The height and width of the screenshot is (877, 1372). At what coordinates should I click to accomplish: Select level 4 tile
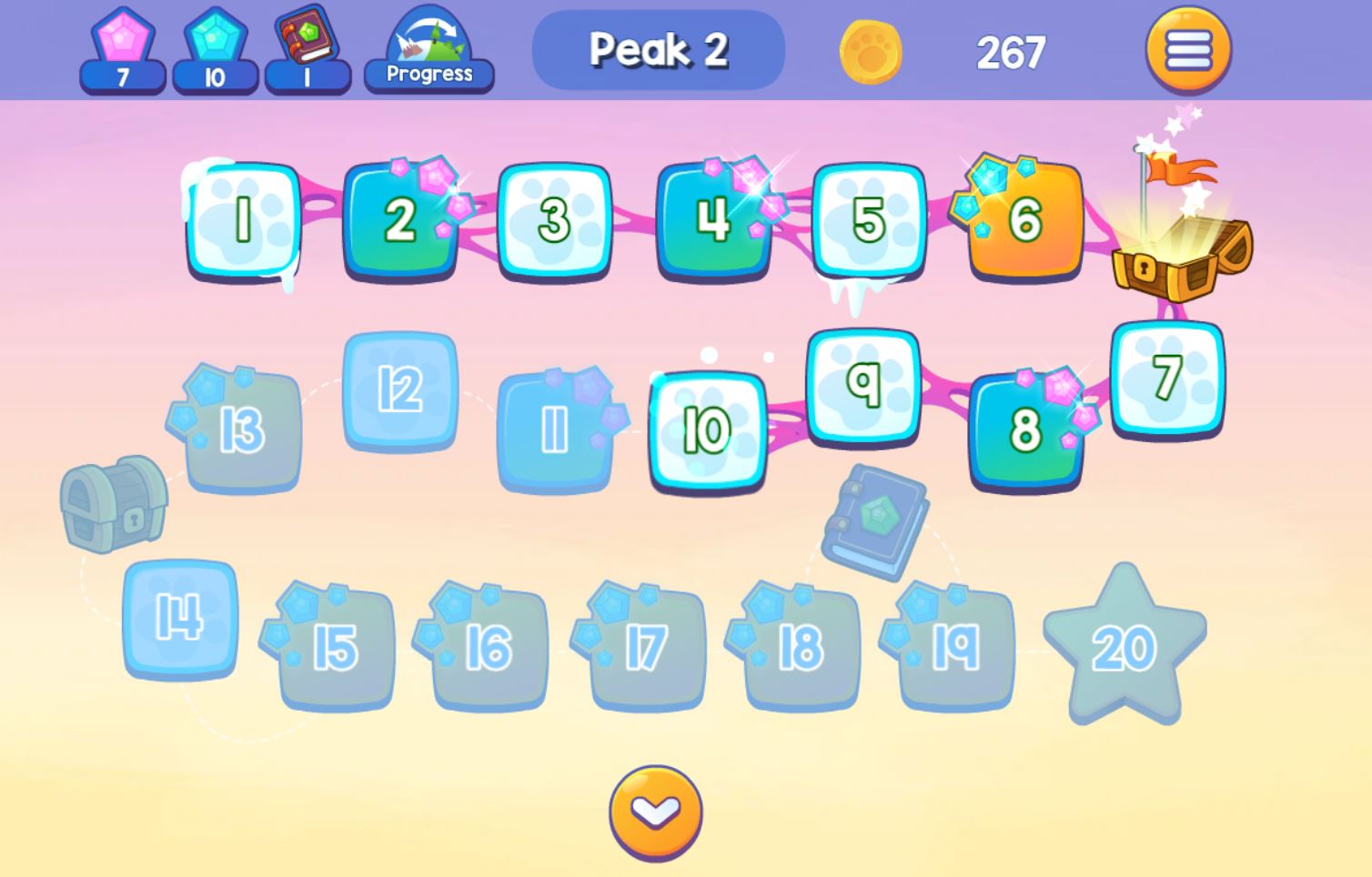[x=712, y=219]
